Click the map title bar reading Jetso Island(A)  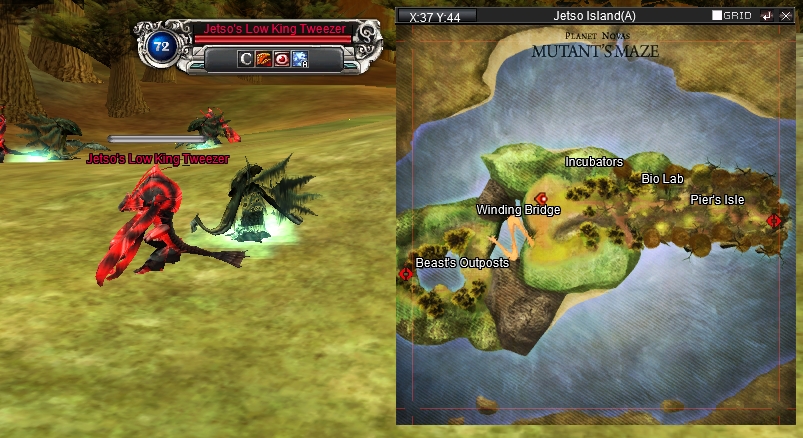pos(594,16)
